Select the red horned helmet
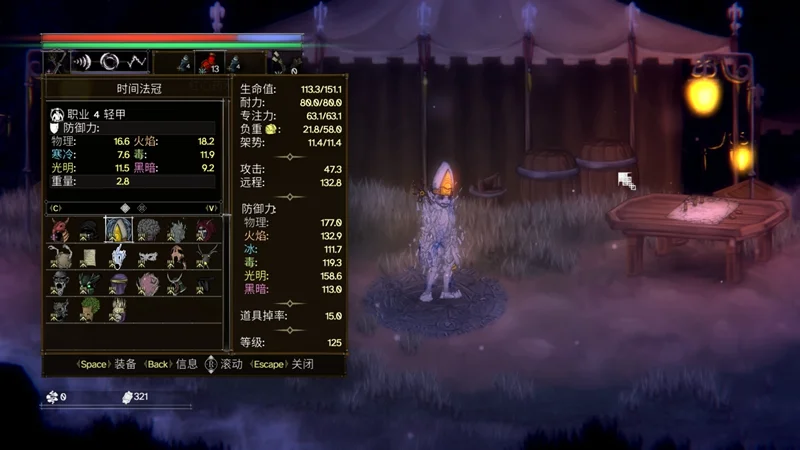This screenshot has height=450, width=800. [61, 231]
